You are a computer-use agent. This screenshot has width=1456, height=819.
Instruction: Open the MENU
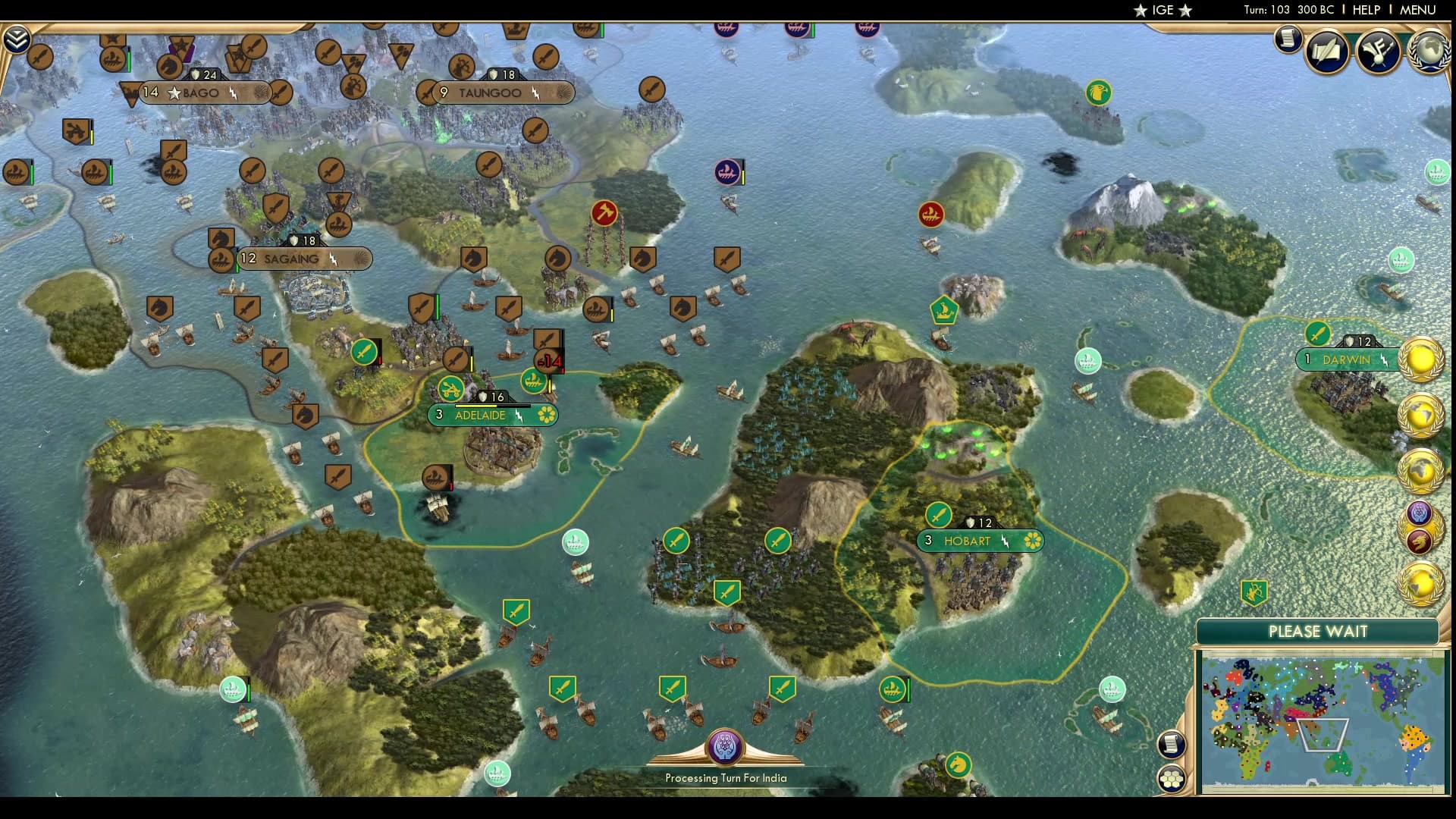point(1417,11)
